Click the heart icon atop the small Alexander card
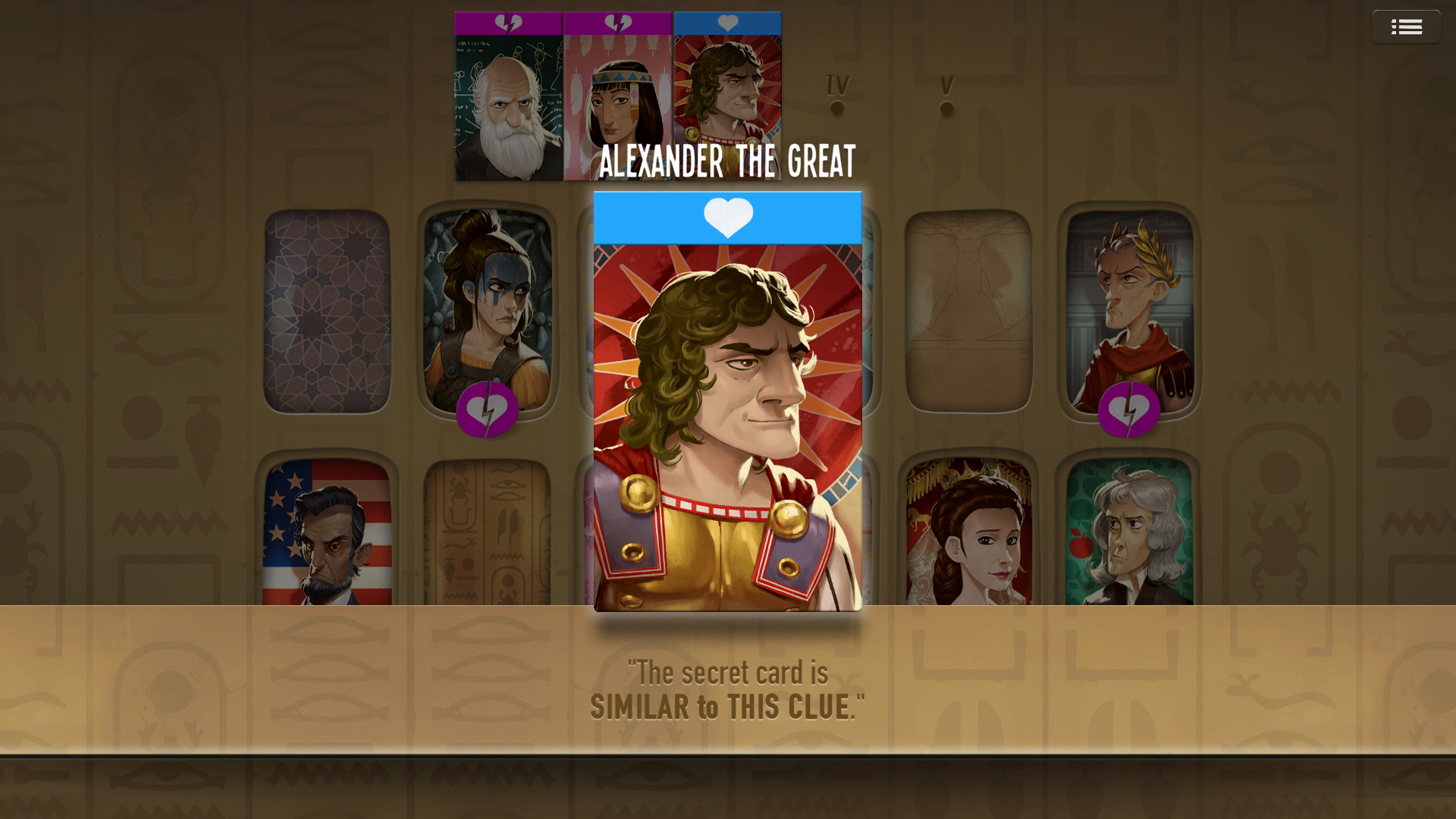The height and width of the screenshot is (819, 1456). pos(727,24)
